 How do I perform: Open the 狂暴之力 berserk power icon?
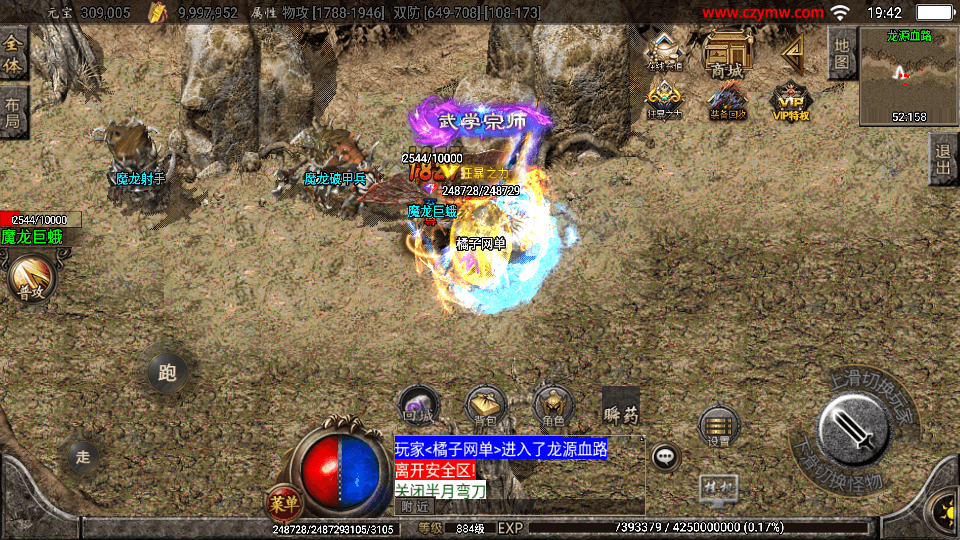(665, 100)
